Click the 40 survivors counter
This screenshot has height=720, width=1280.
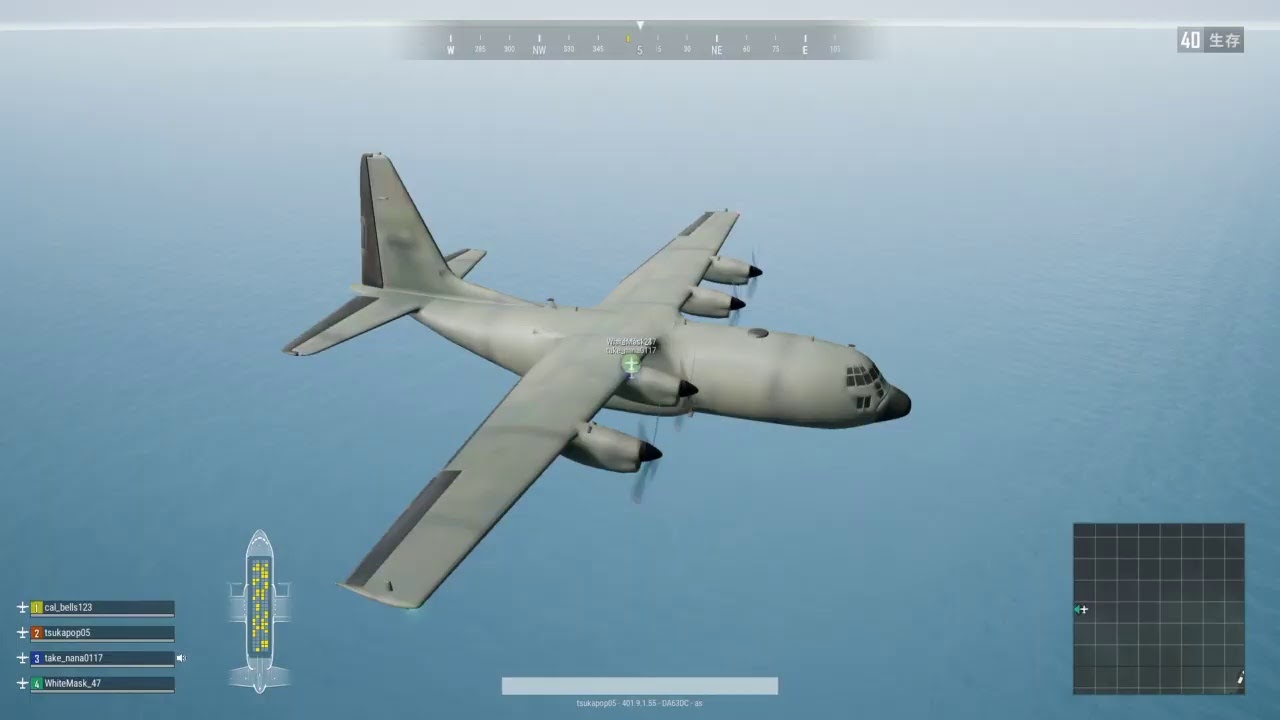(1211, 41)
